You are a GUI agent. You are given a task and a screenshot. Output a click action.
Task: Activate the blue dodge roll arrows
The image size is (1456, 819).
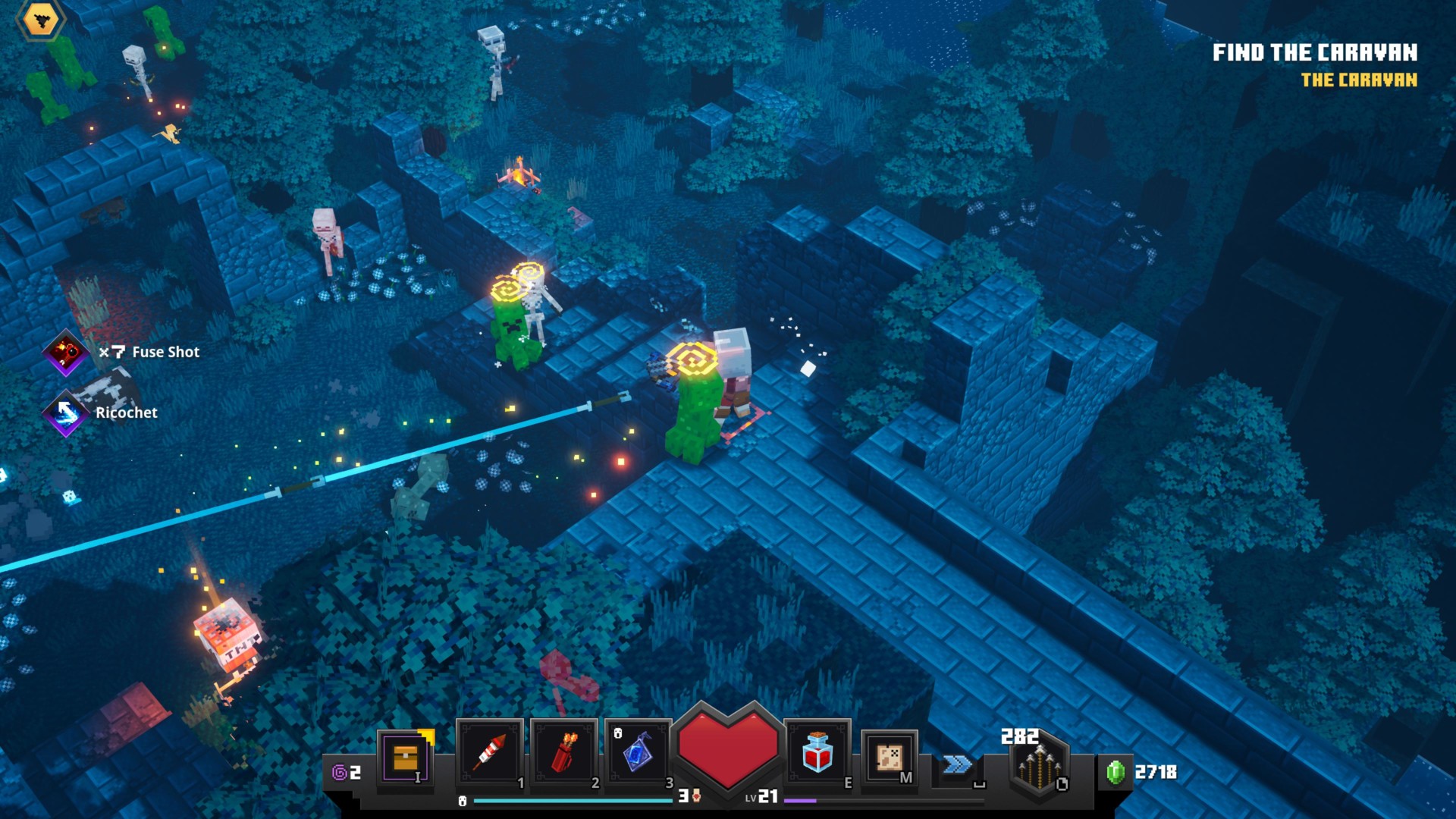pos(957,764)
